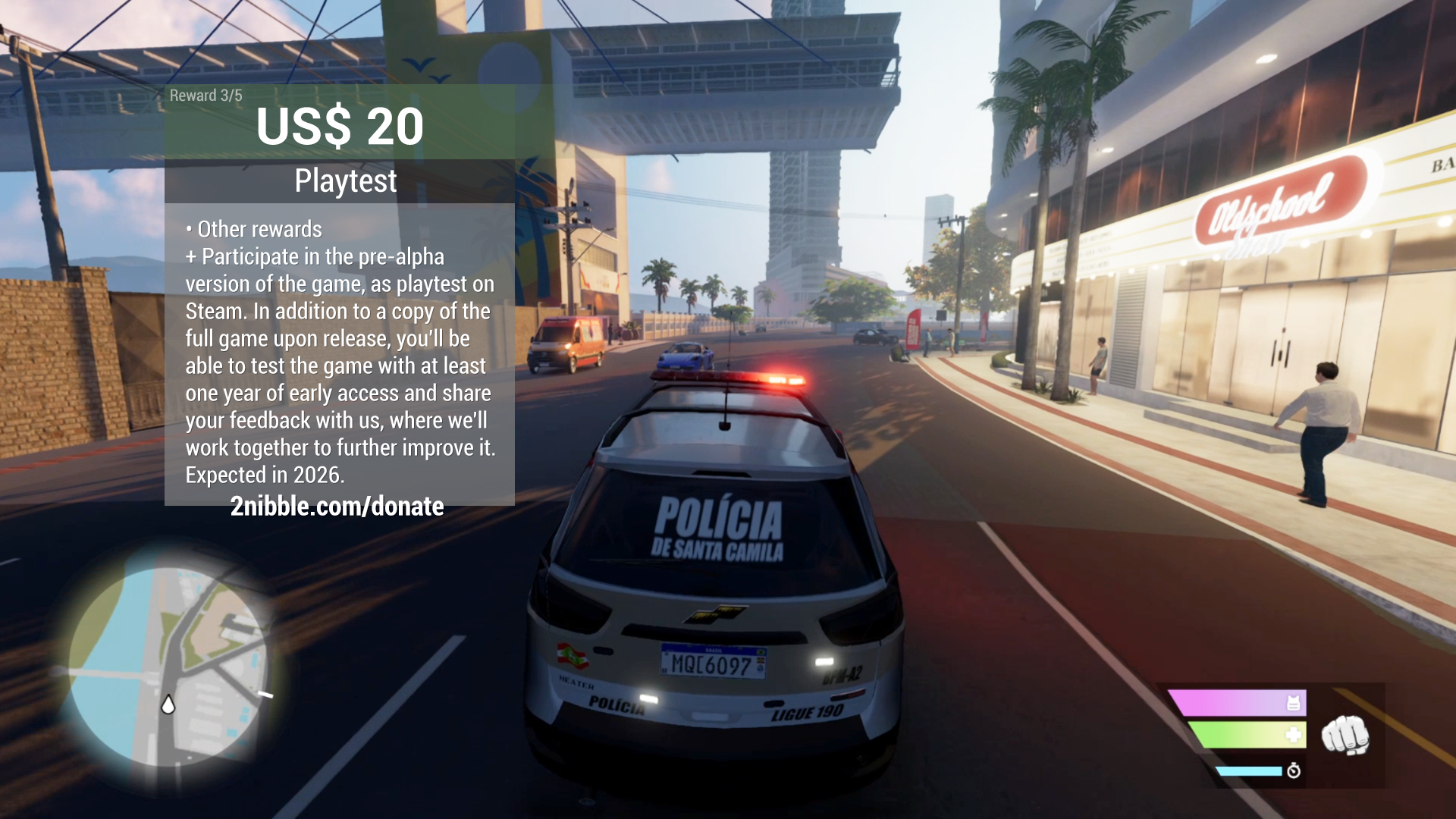
Task: Select the fist weapon icon
Action: (1345, 735)
